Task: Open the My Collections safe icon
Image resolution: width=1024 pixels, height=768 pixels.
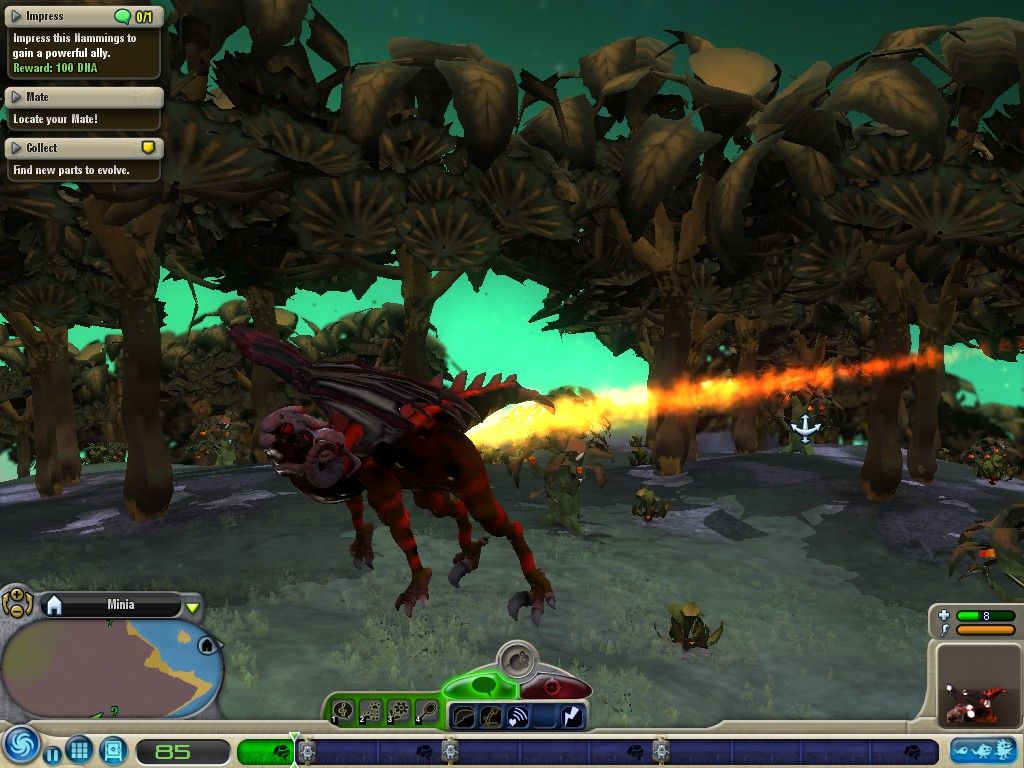Action: click(x=112, y=749)
